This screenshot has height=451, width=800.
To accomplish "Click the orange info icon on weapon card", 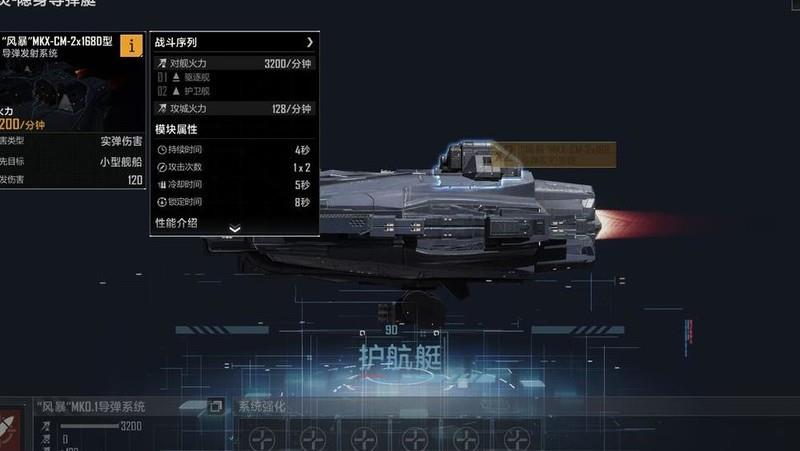I will [131, 45].
